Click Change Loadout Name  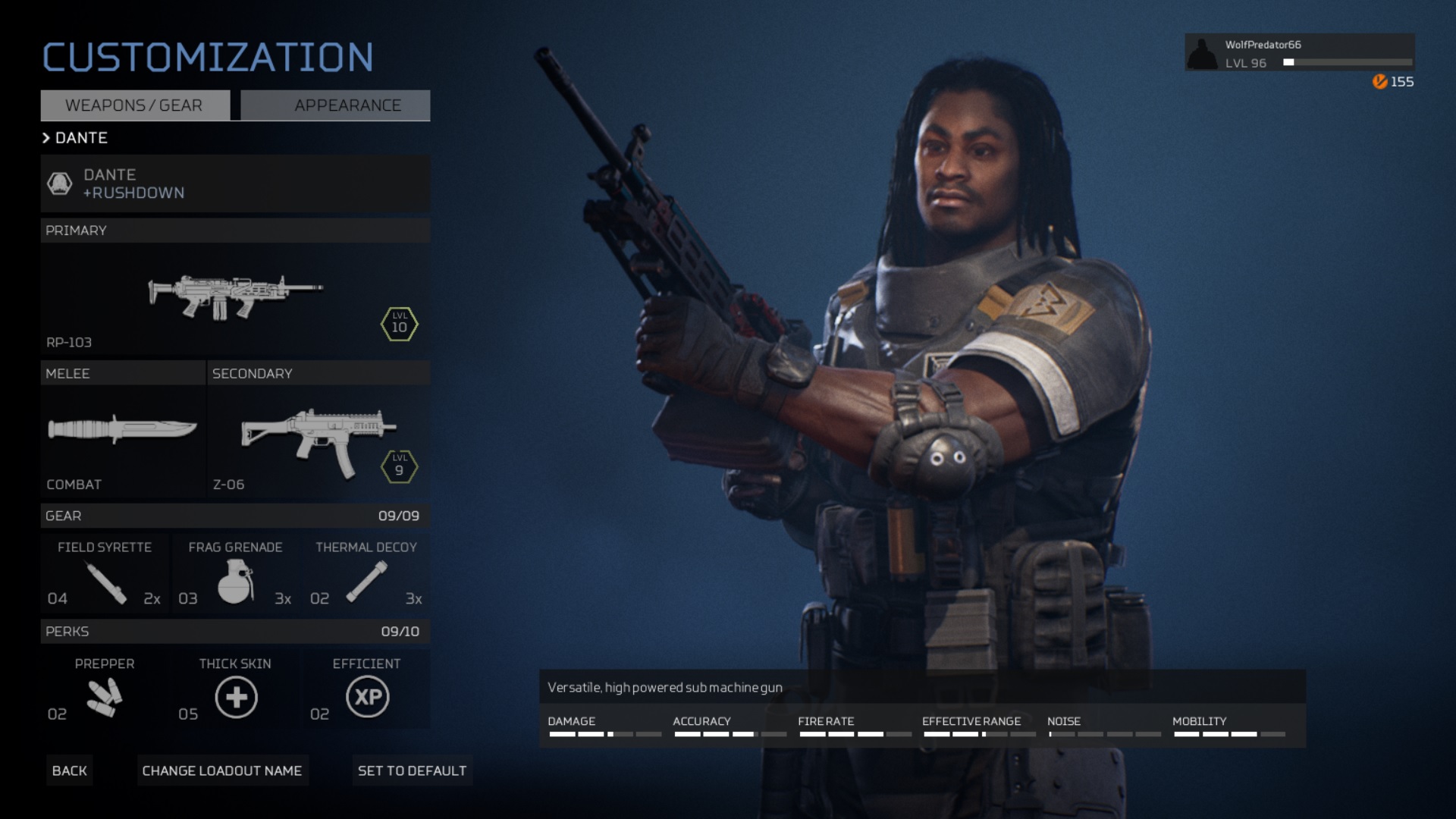222,770
